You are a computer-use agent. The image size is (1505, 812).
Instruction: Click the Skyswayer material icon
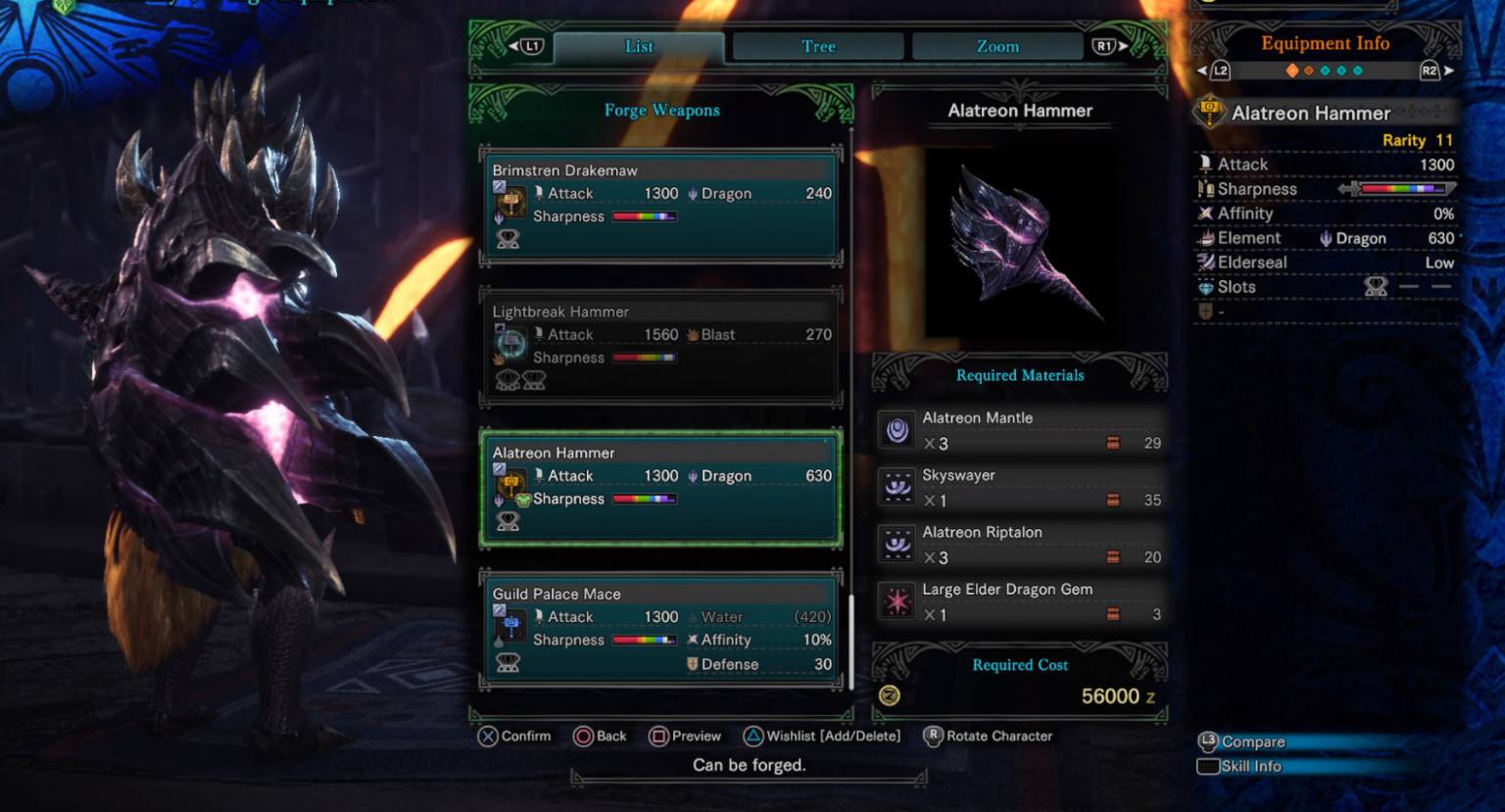(897, 487)
